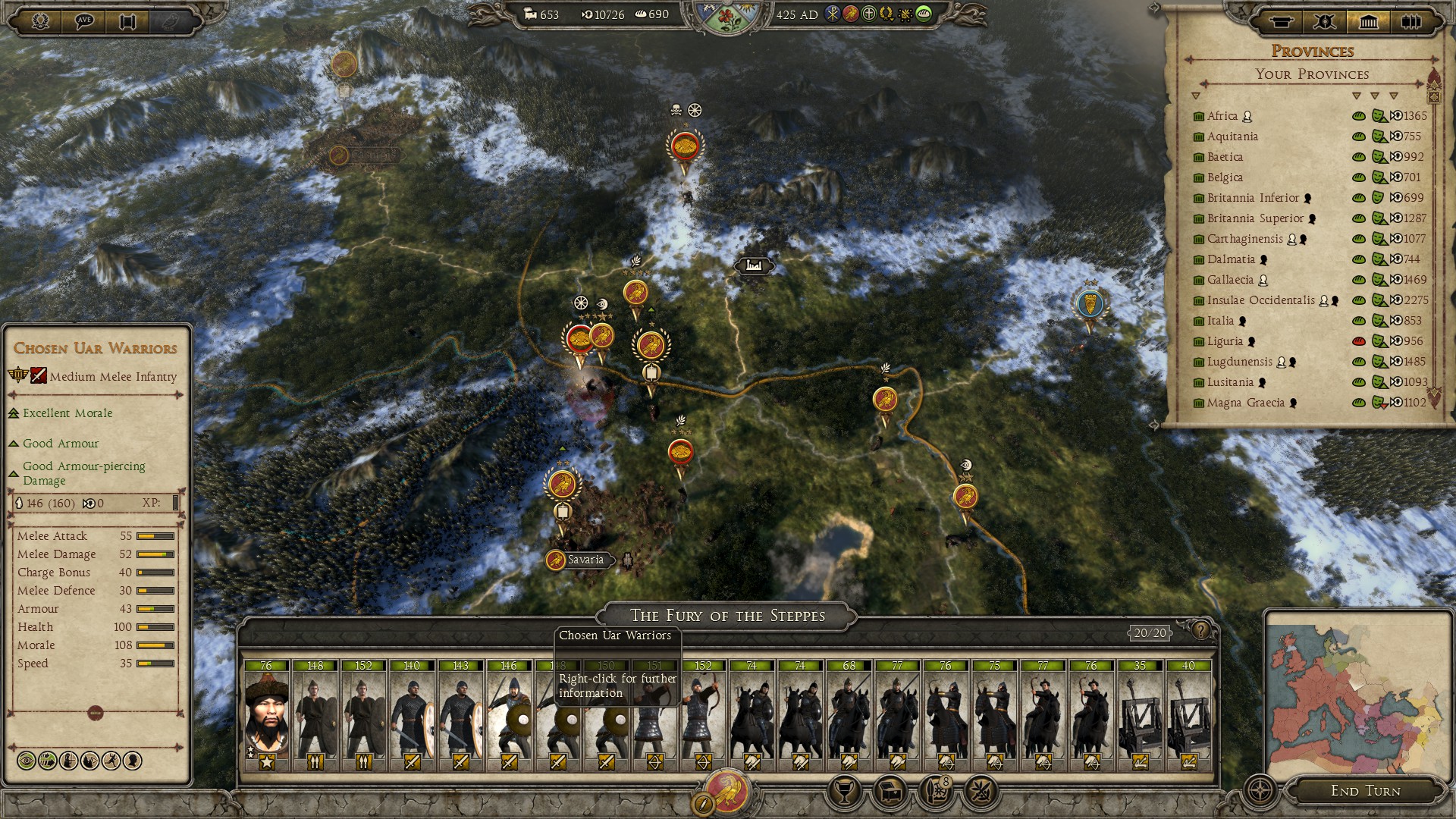Open the AVE speech bubble chat
Screen dimensions: 1456x819
84,20
